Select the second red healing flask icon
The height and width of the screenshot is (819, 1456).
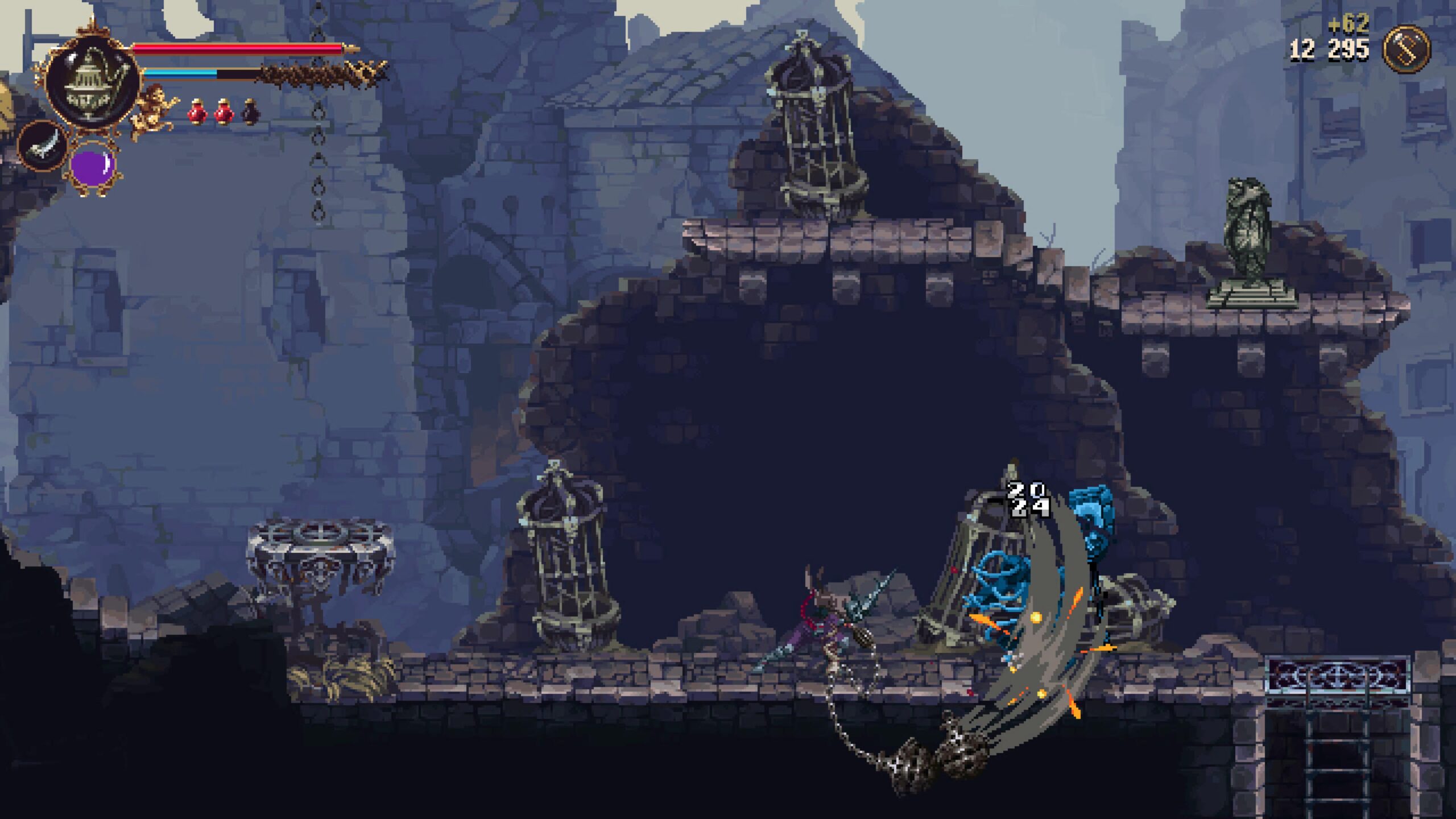point(224,111)
